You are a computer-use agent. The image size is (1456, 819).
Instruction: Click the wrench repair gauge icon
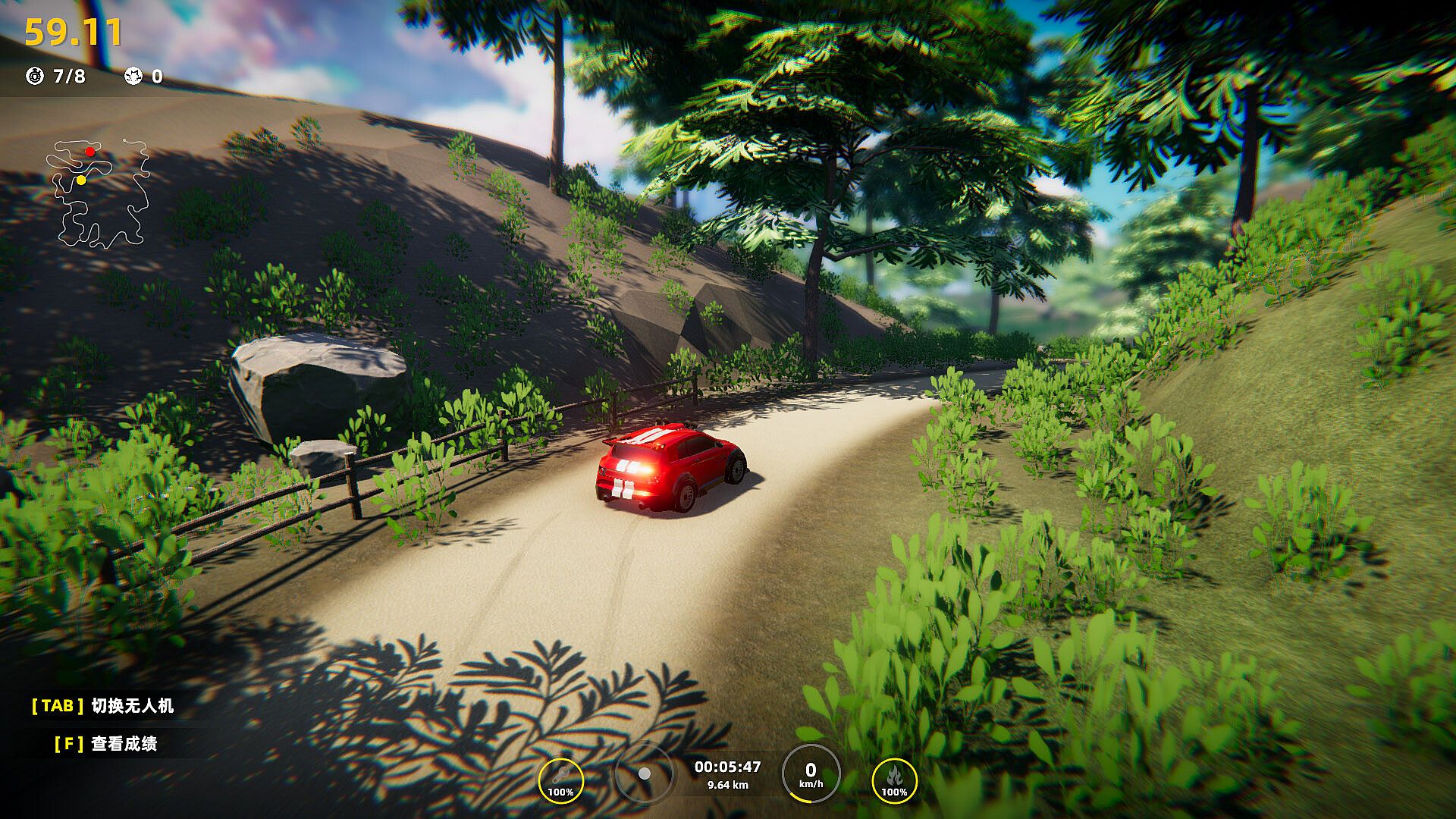click(560, 781)
